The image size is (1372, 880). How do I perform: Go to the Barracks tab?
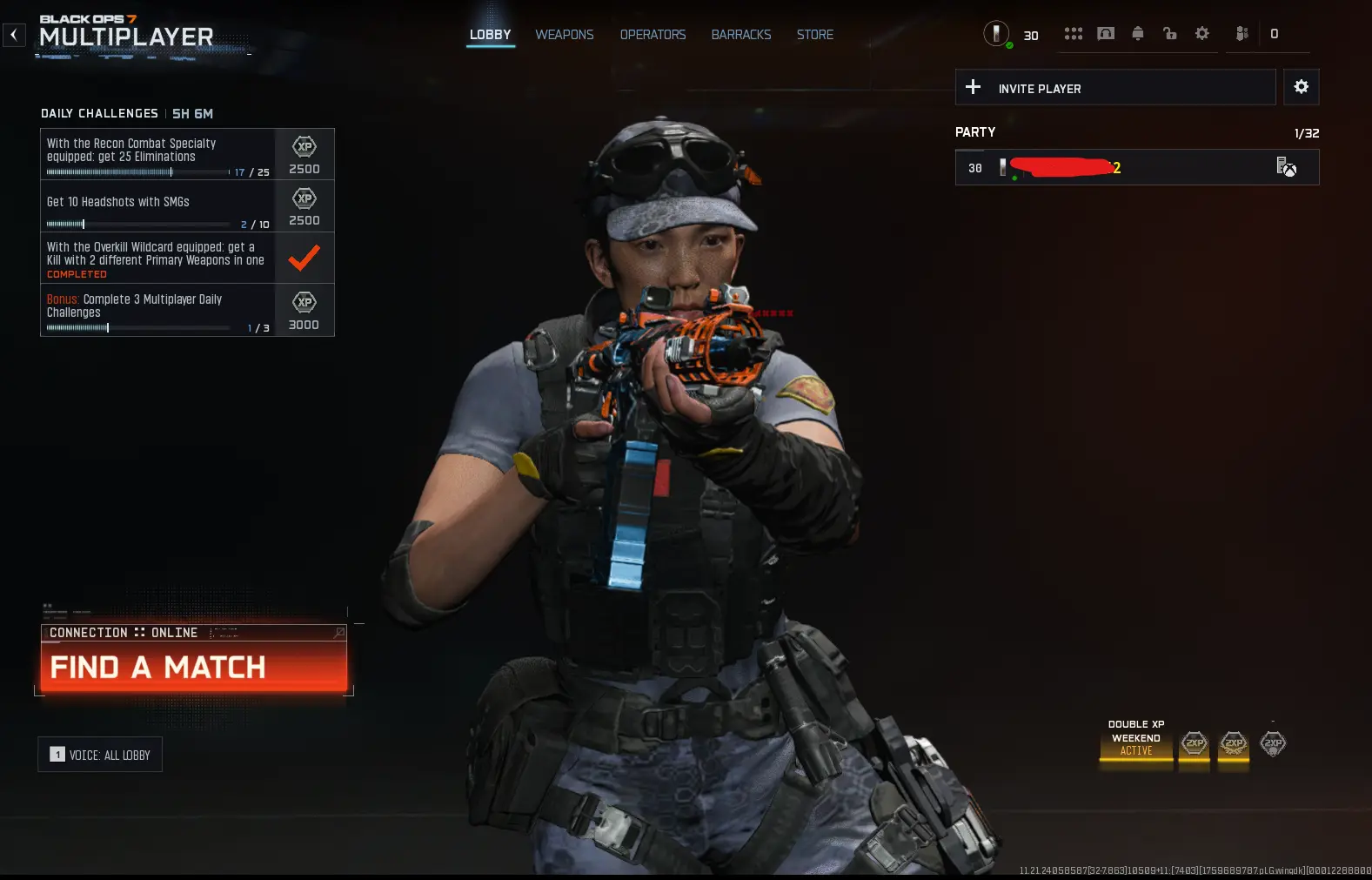(x=741, y=35)
